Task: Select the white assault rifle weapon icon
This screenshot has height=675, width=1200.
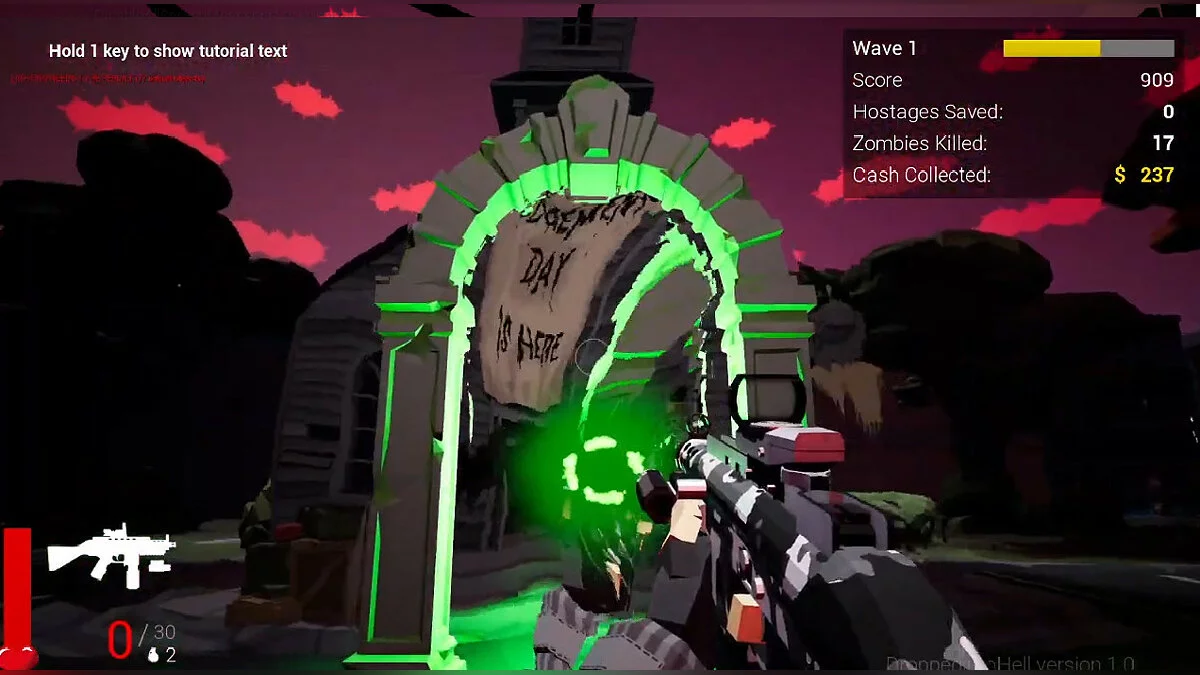Action: [x=110, y=553]
